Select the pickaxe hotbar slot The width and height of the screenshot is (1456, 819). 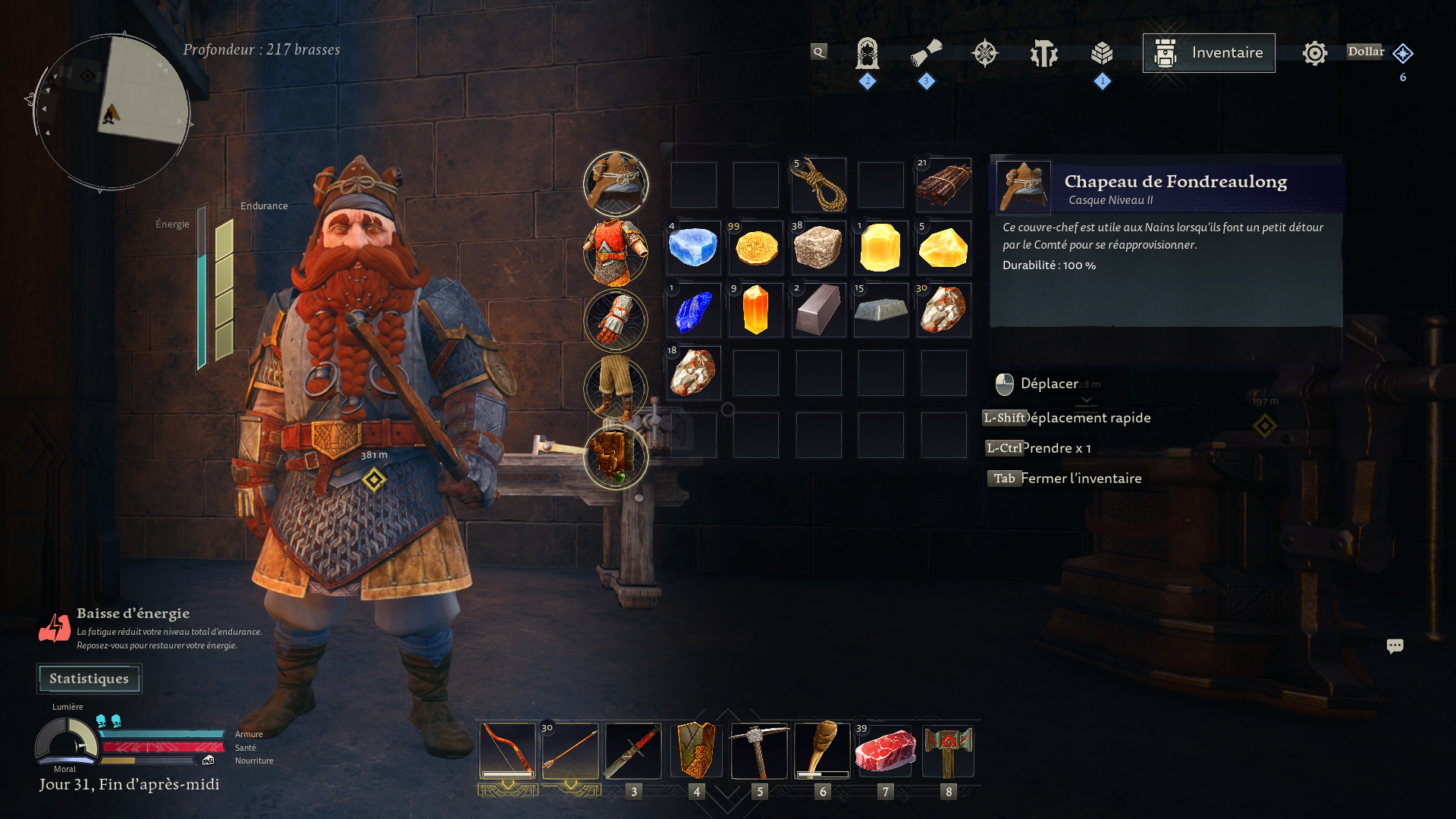tap(759, 751)
